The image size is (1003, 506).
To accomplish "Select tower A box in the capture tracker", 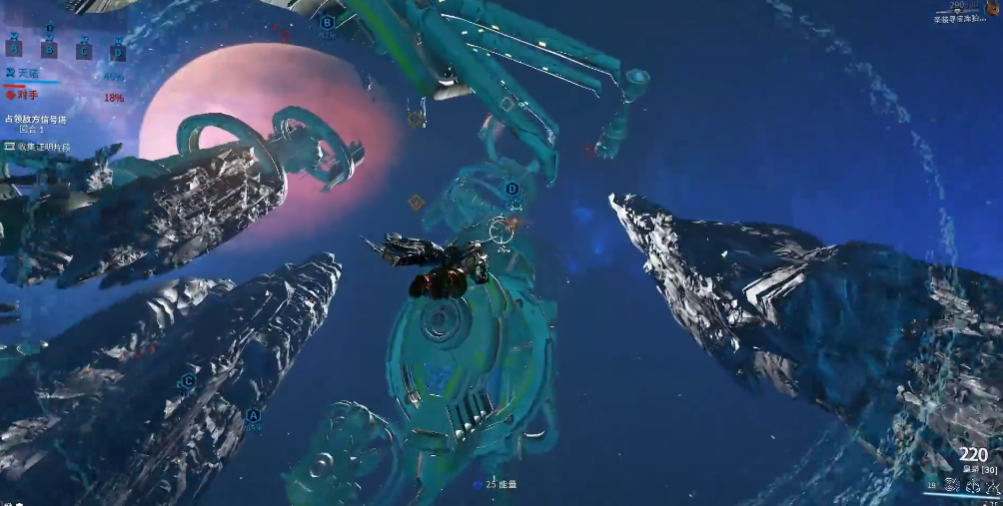I will pyautogui.click(x=14, y=48).
